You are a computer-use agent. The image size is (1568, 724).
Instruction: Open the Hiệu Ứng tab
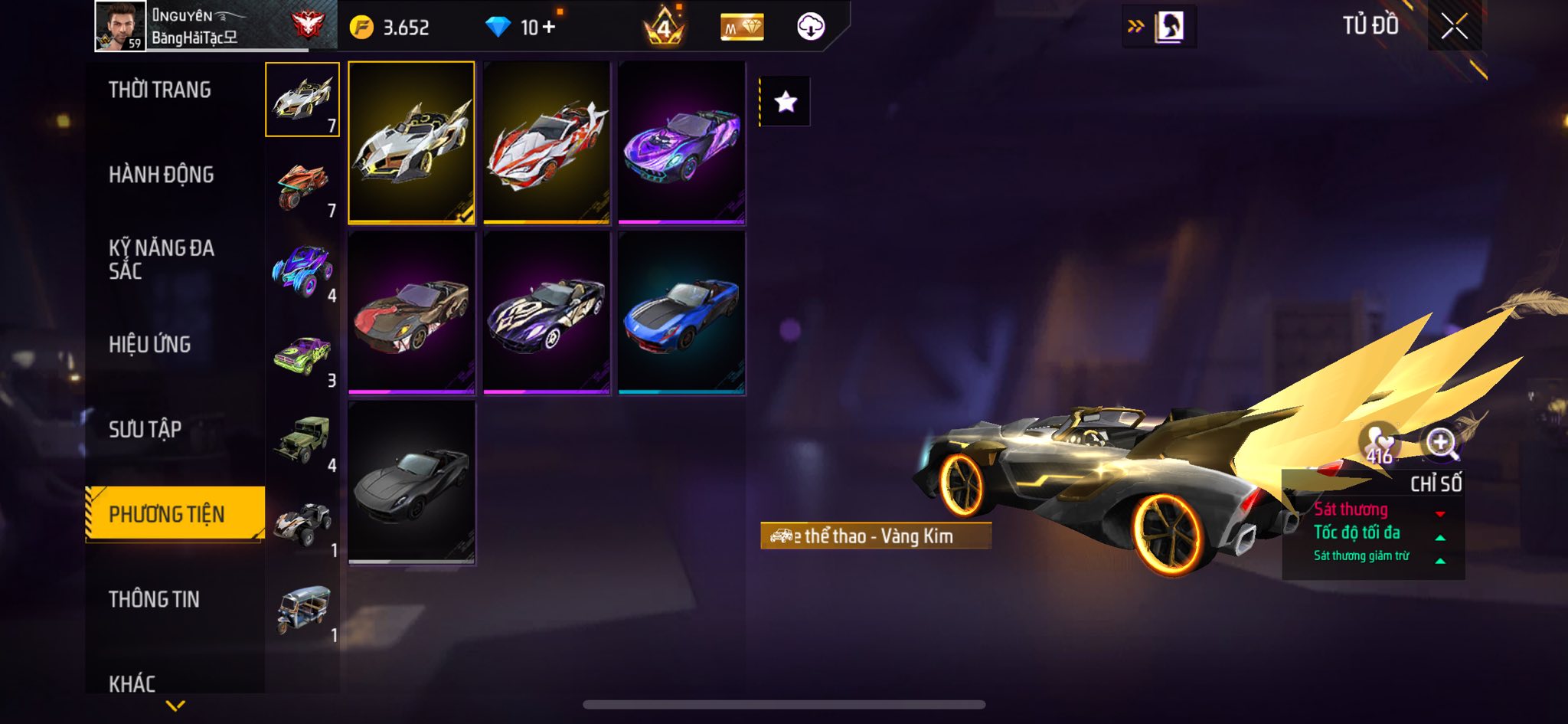click(150, 345)
